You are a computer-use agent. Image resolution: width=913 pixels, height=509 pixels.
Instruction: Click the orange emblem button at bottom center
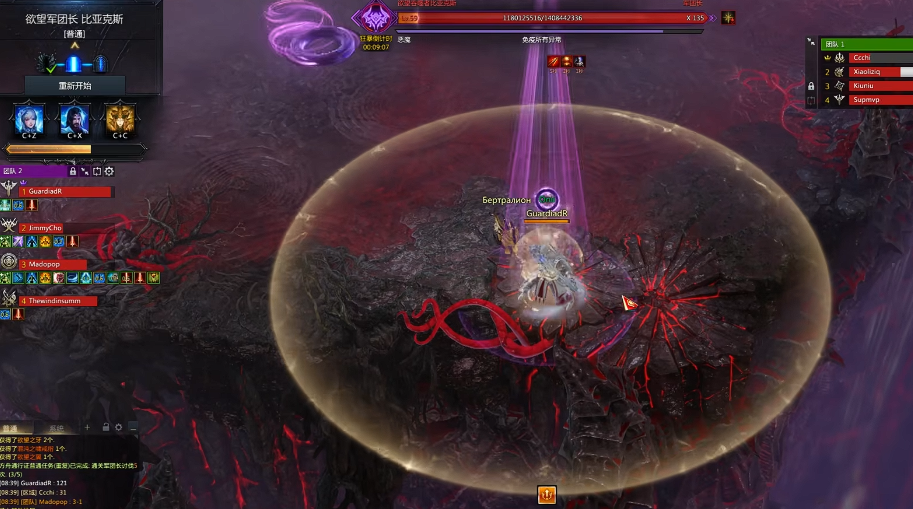546,494
